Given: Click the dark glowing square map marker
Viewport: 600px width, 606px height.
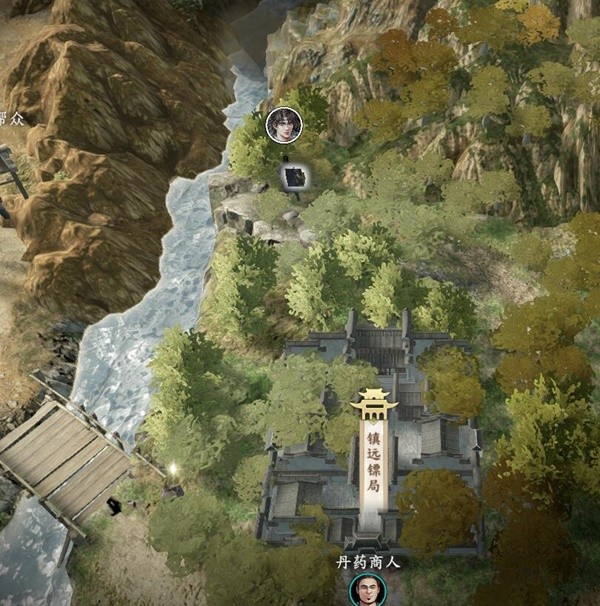Looking at the screenshot, I should [x=294, y=178].
